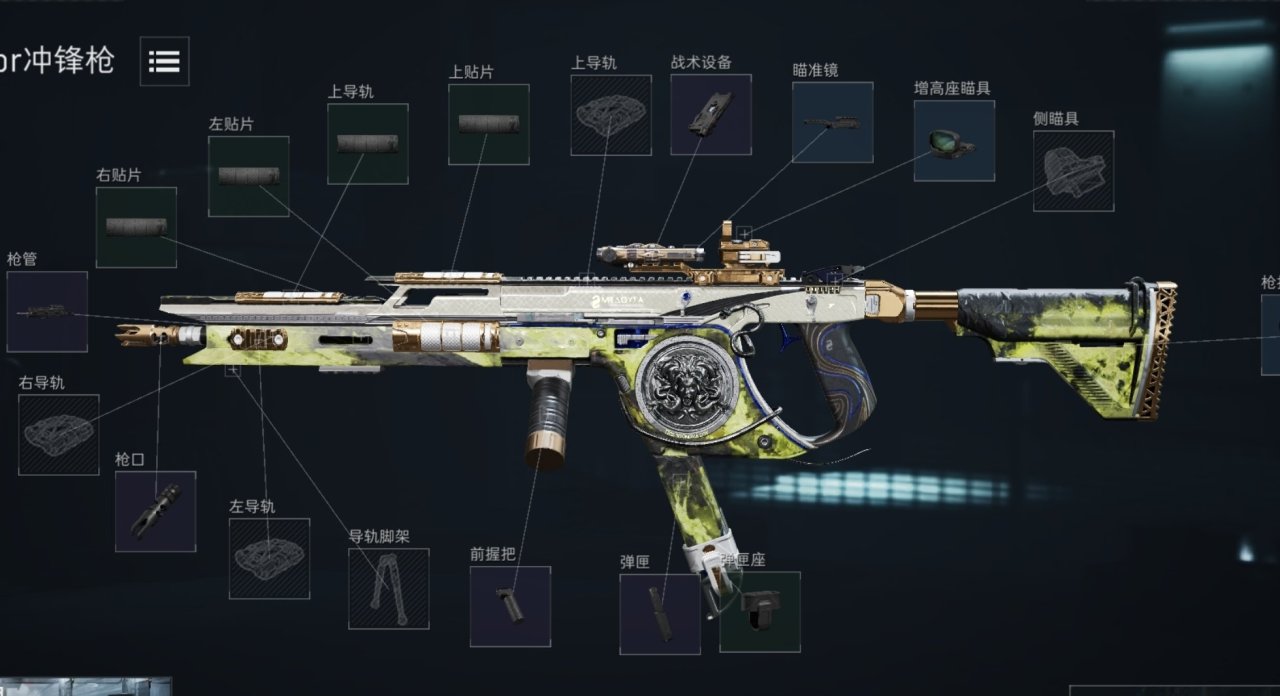Choose the 枪口 muzzle slot
This screenshot has height=696, width=1280.
click(155, 511)
